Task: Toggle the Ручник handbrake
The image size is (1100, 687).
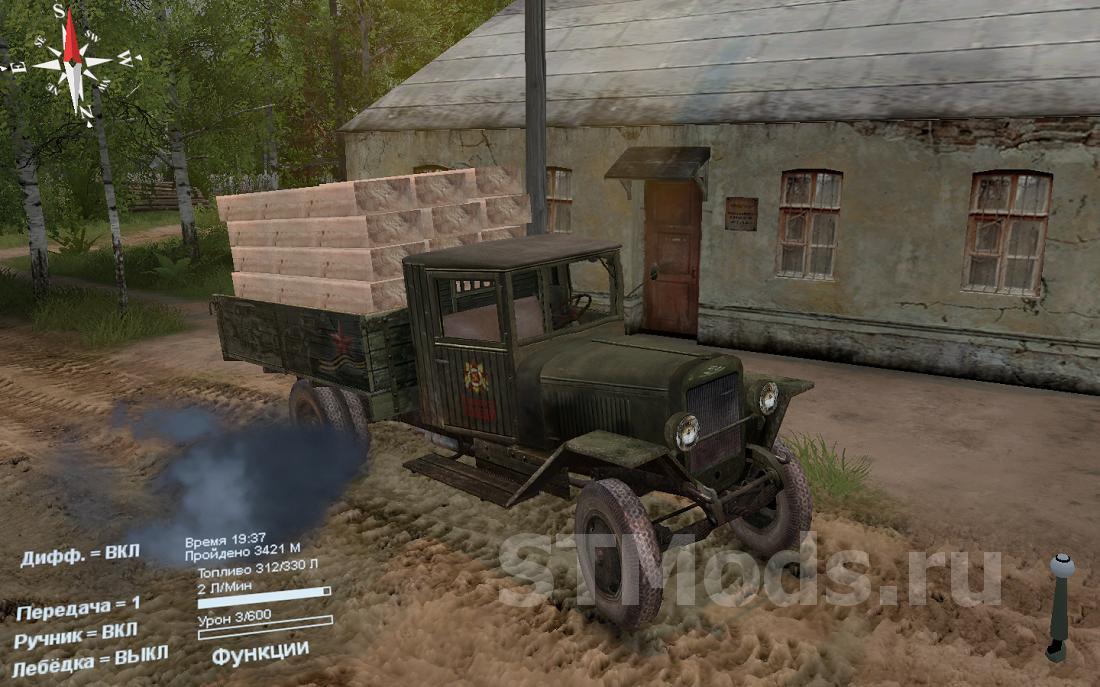Action: pos(76,635)
